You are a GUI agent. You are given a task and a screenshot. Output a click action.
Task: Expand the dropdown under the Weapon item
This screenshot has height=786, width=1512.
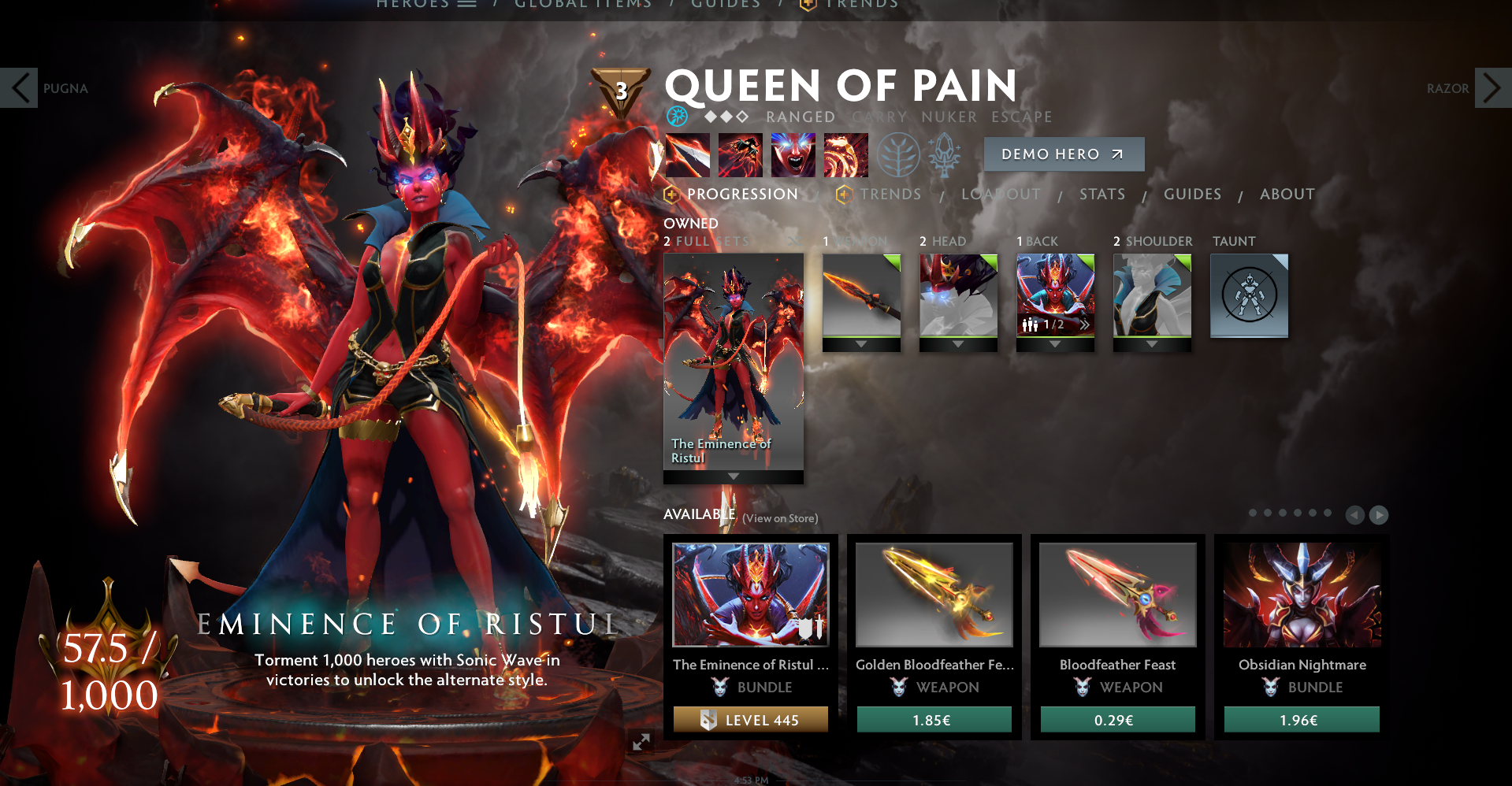[862, 344]
